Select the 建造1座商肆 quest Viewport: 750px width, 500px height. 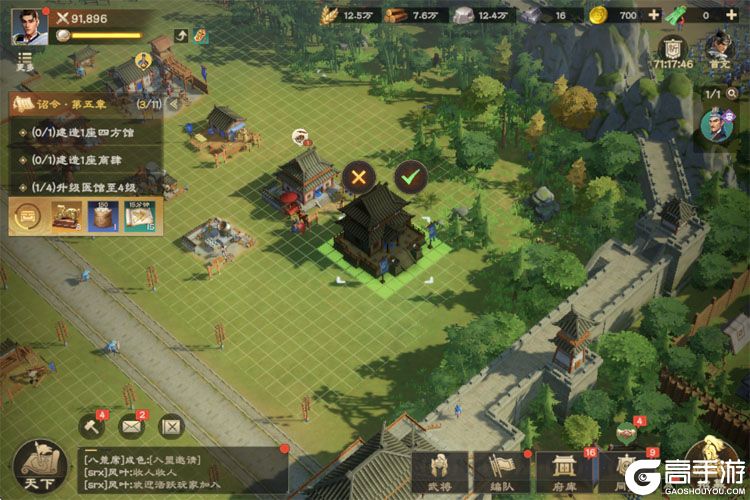[80, 158]
